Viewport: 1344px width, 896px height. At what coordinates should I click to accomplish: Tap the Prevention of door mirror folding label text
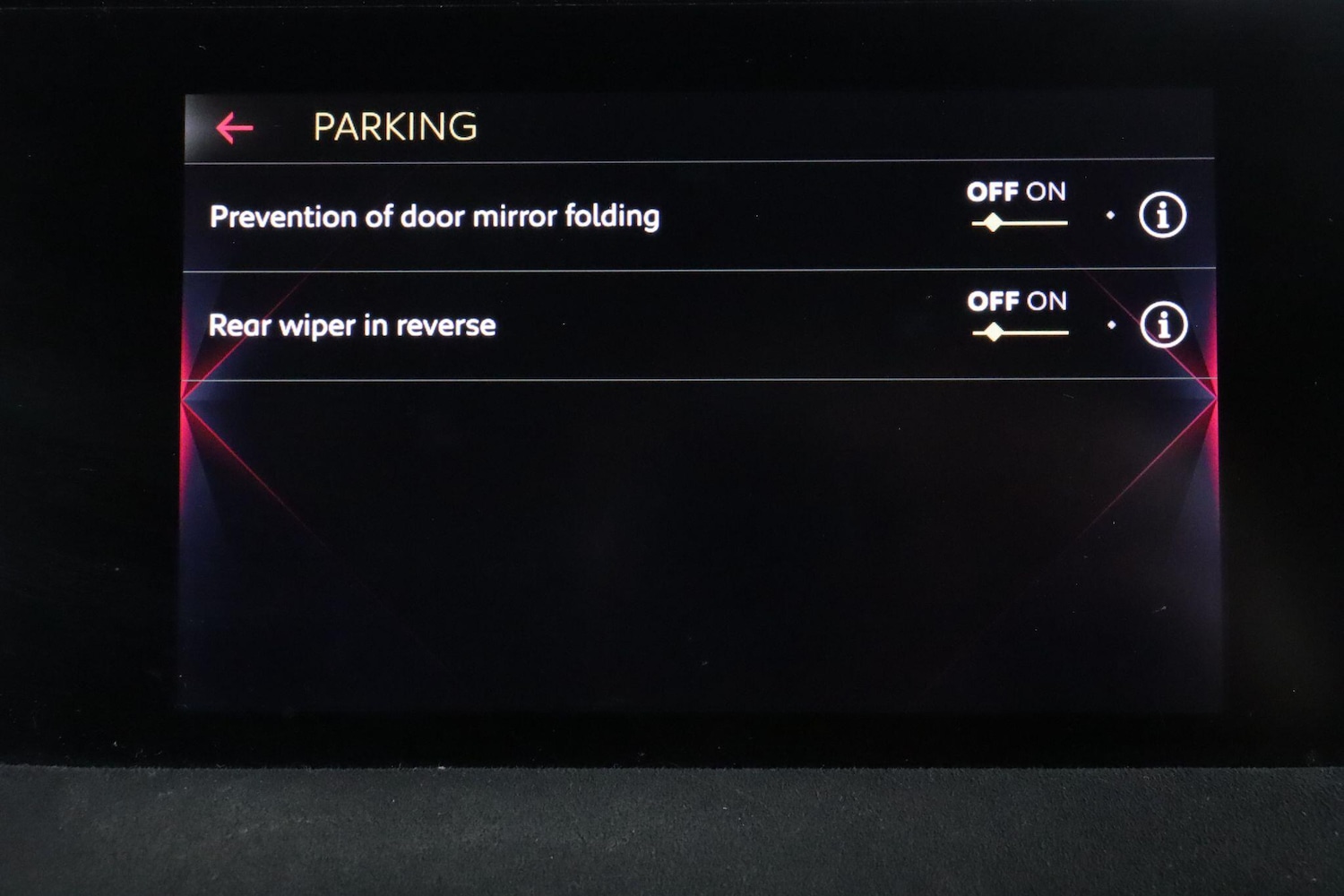click(434, 215)
